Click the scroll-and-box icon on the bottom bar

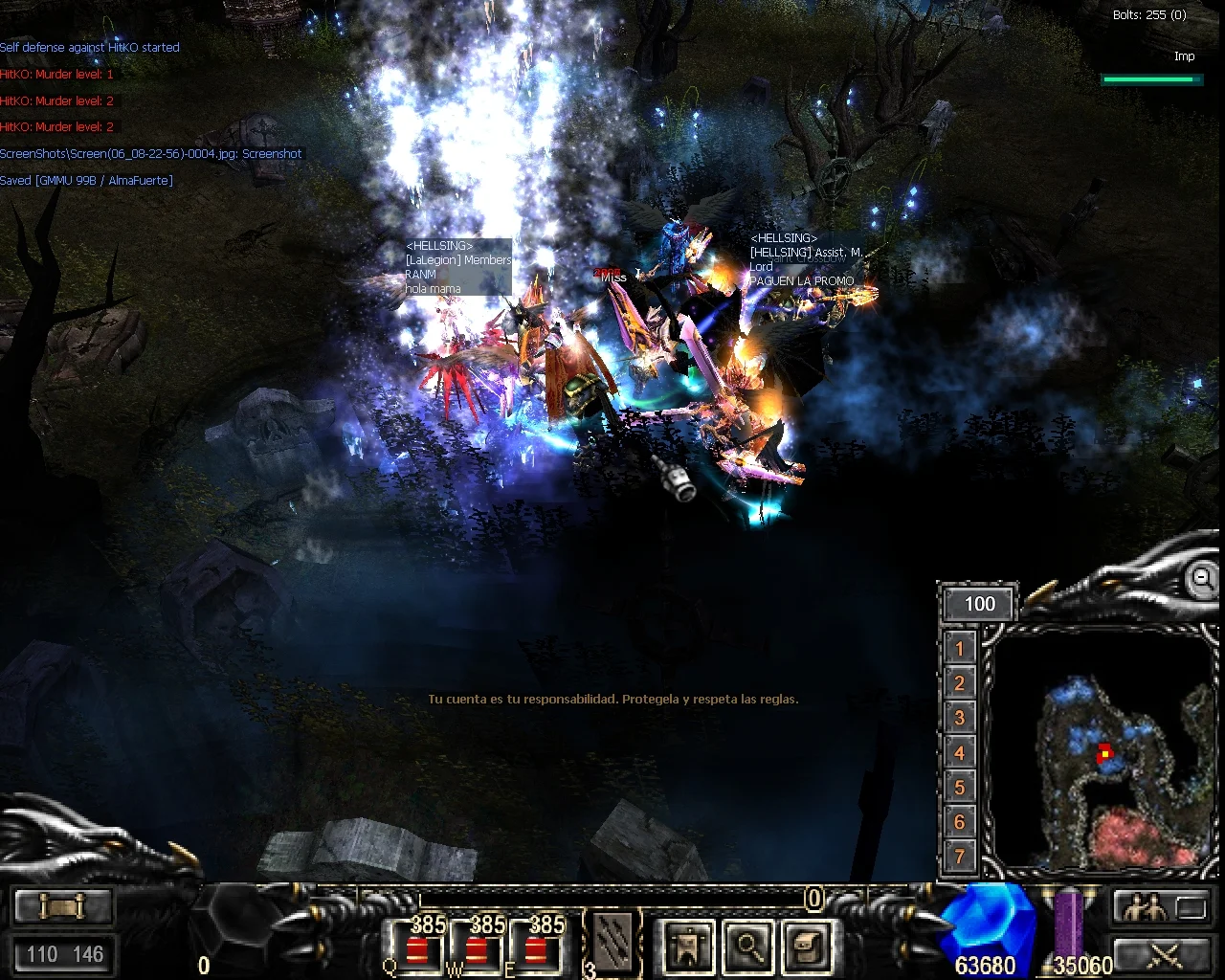coord(807,946)
